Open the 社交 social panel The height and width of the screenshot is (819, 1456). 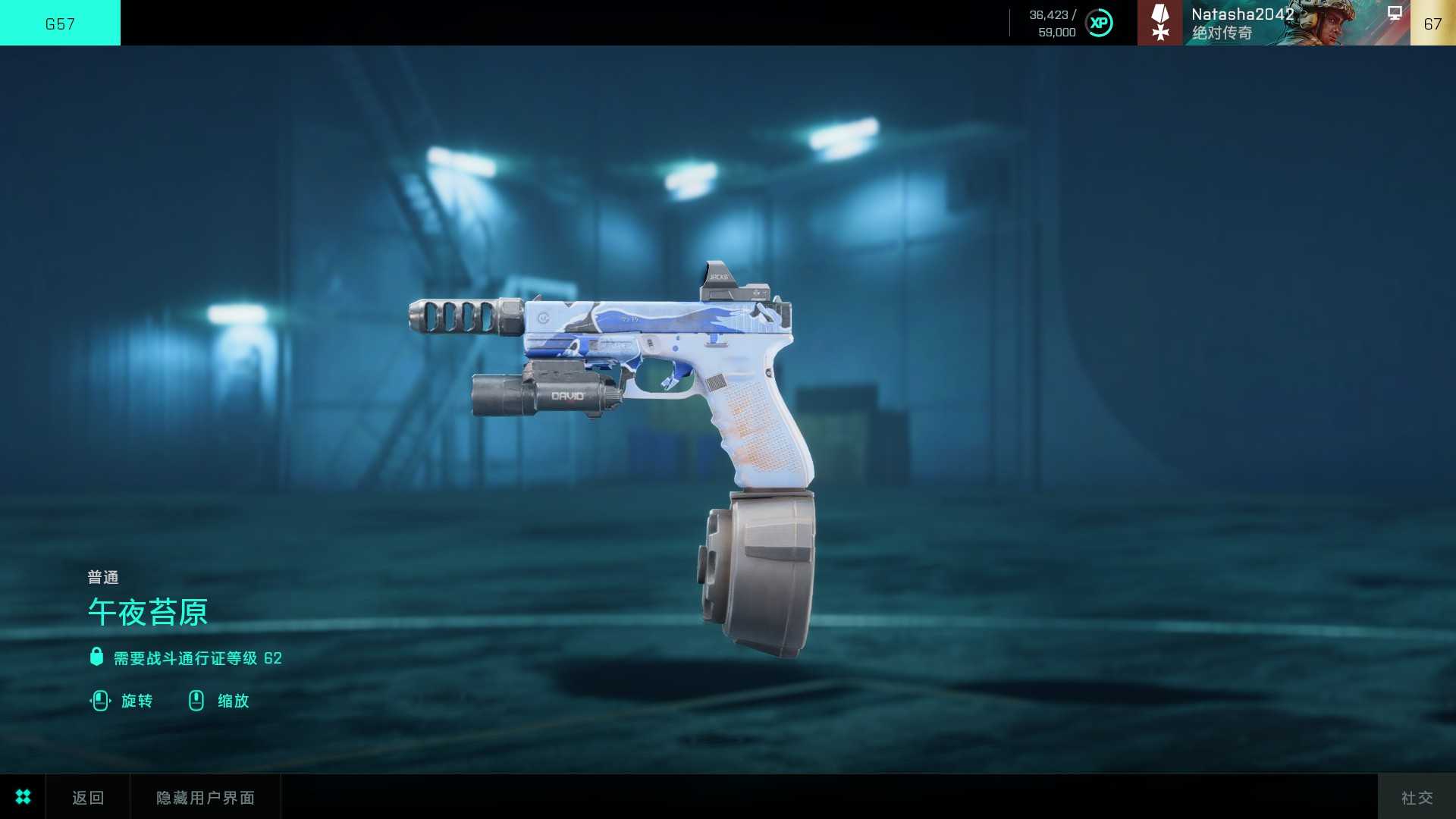1417,797
